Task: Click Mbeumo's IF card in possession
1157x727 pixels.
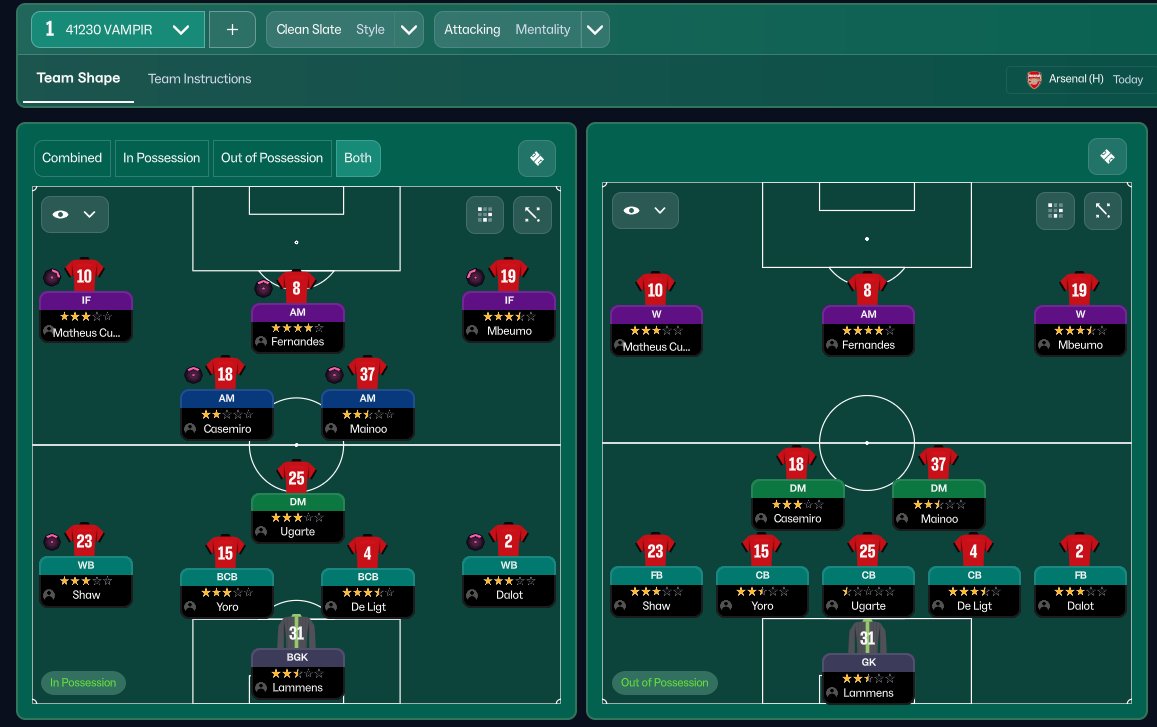Action: pos(509,315)
